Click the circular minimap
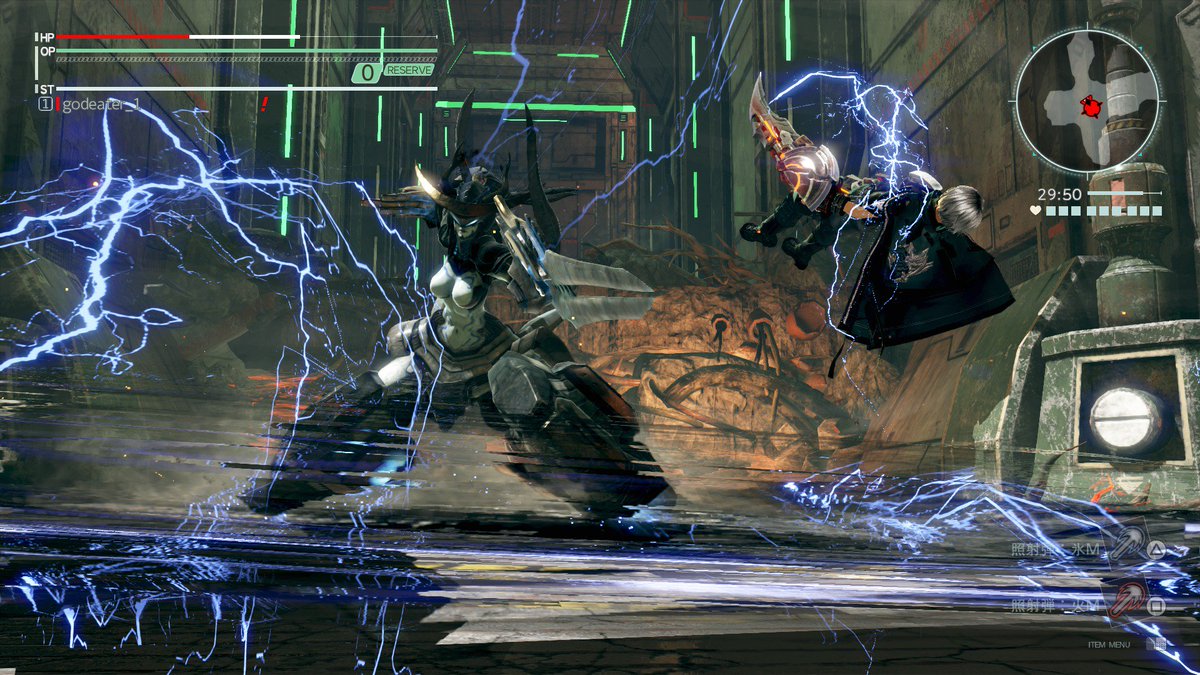Screen dimensions: 1200x675 click(1087, 100)
